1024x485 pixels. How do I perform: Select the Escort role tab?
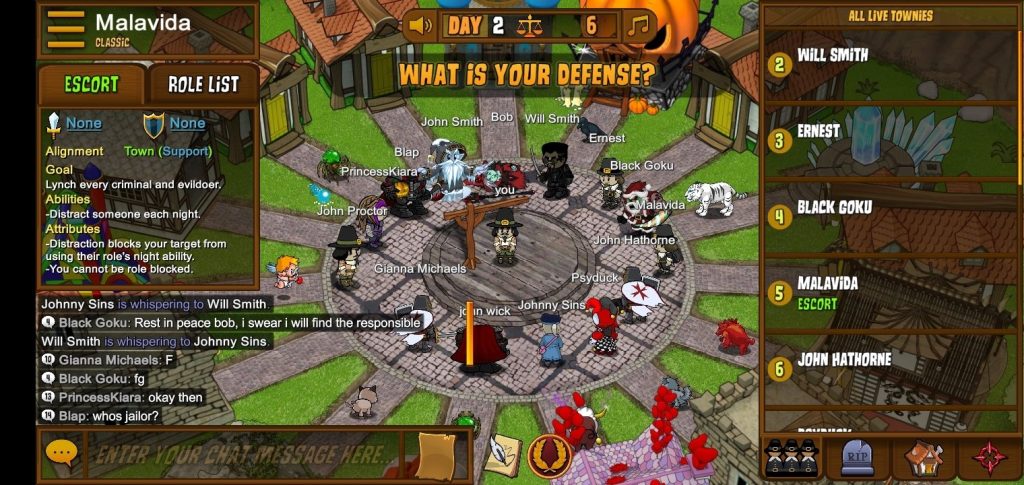tap(91, 85)
